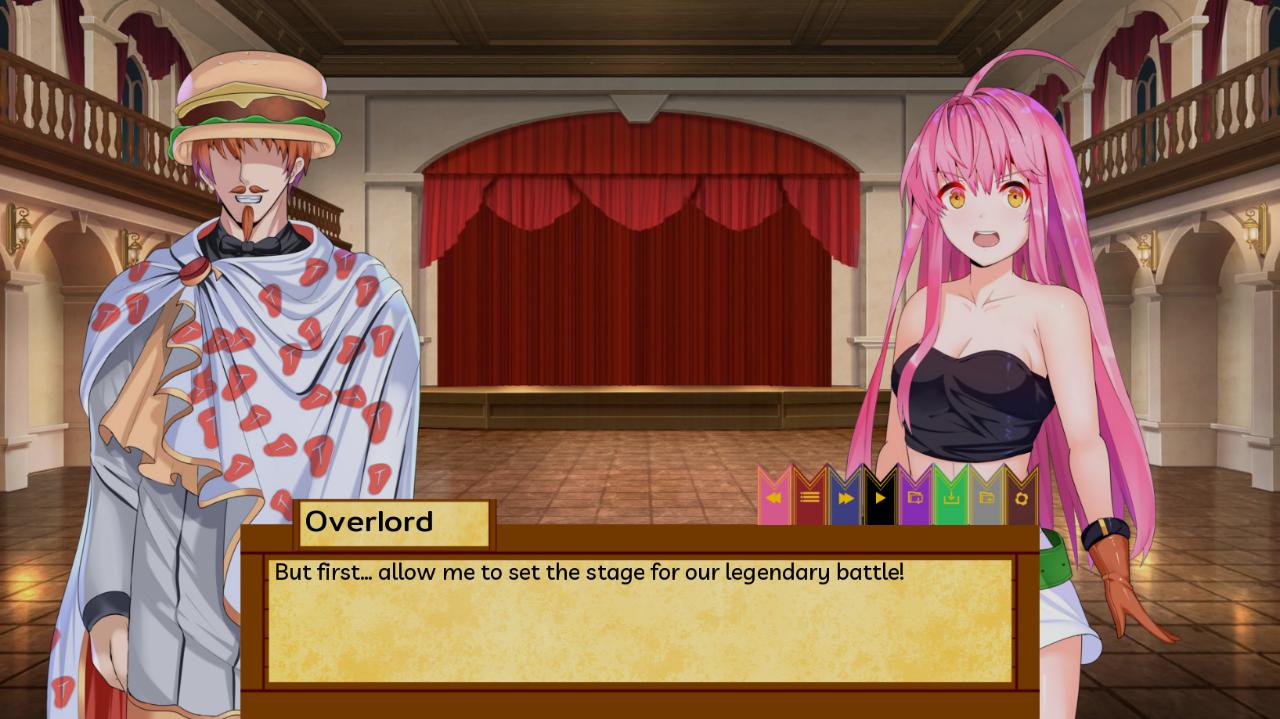Screen dimensions: 1280x719
Task: Advance the Overlord dialogue text box
Action: [x=640, y=620]
